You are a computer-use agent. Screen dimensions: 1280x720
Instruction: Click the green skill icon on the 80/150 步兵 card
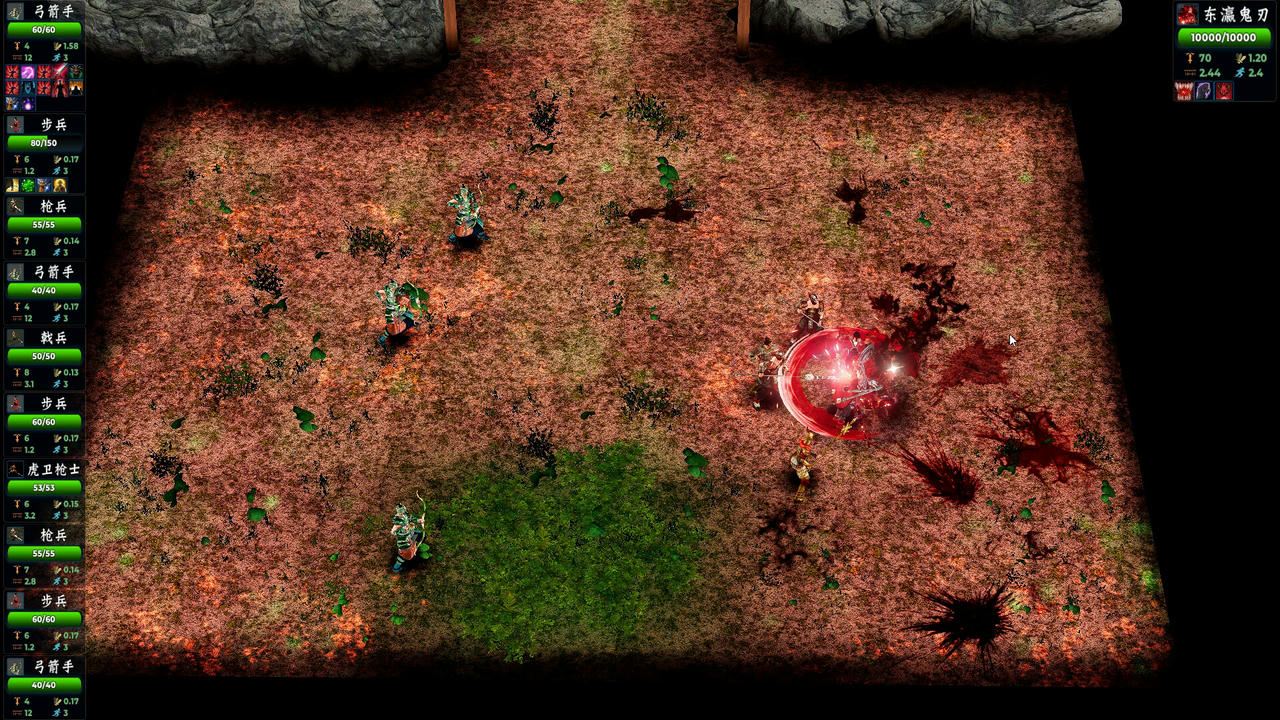(x=28, y=186)
